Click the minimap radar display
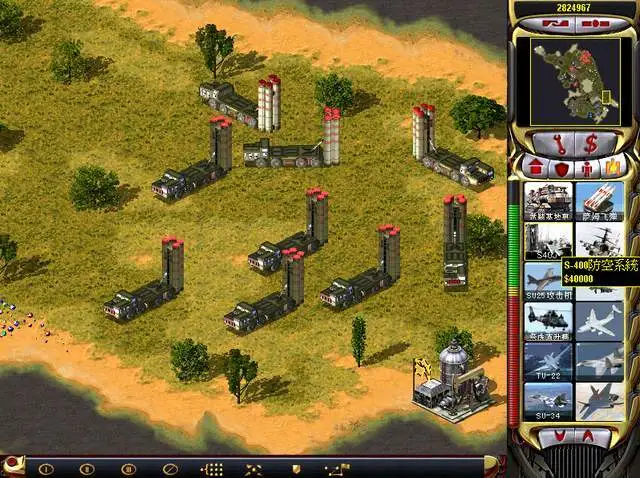 pyautogui.click(x=574, y=80)
